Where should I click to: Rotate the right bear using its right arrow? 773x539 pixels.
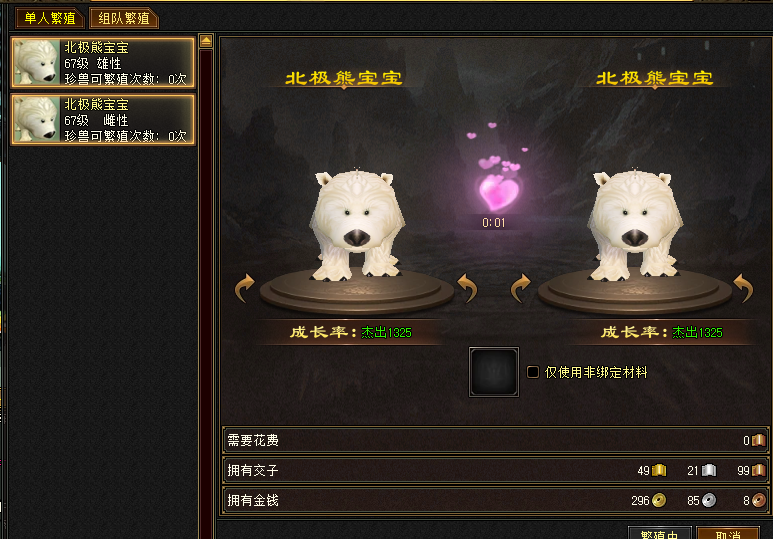pyautogui.click(x=743, y=289)
